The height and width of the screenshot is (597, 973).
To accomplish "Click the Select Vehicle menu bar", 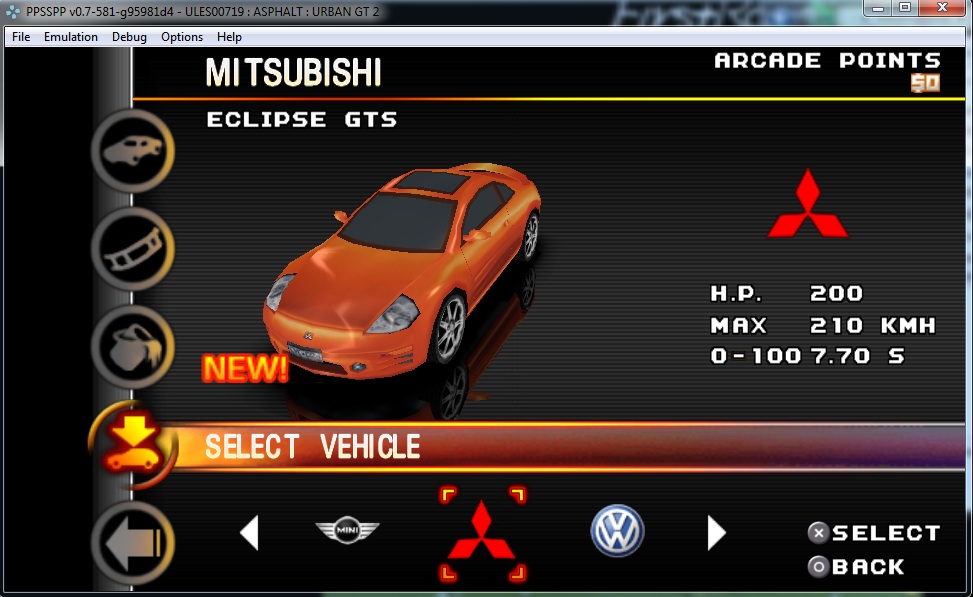I will (560, 446).
